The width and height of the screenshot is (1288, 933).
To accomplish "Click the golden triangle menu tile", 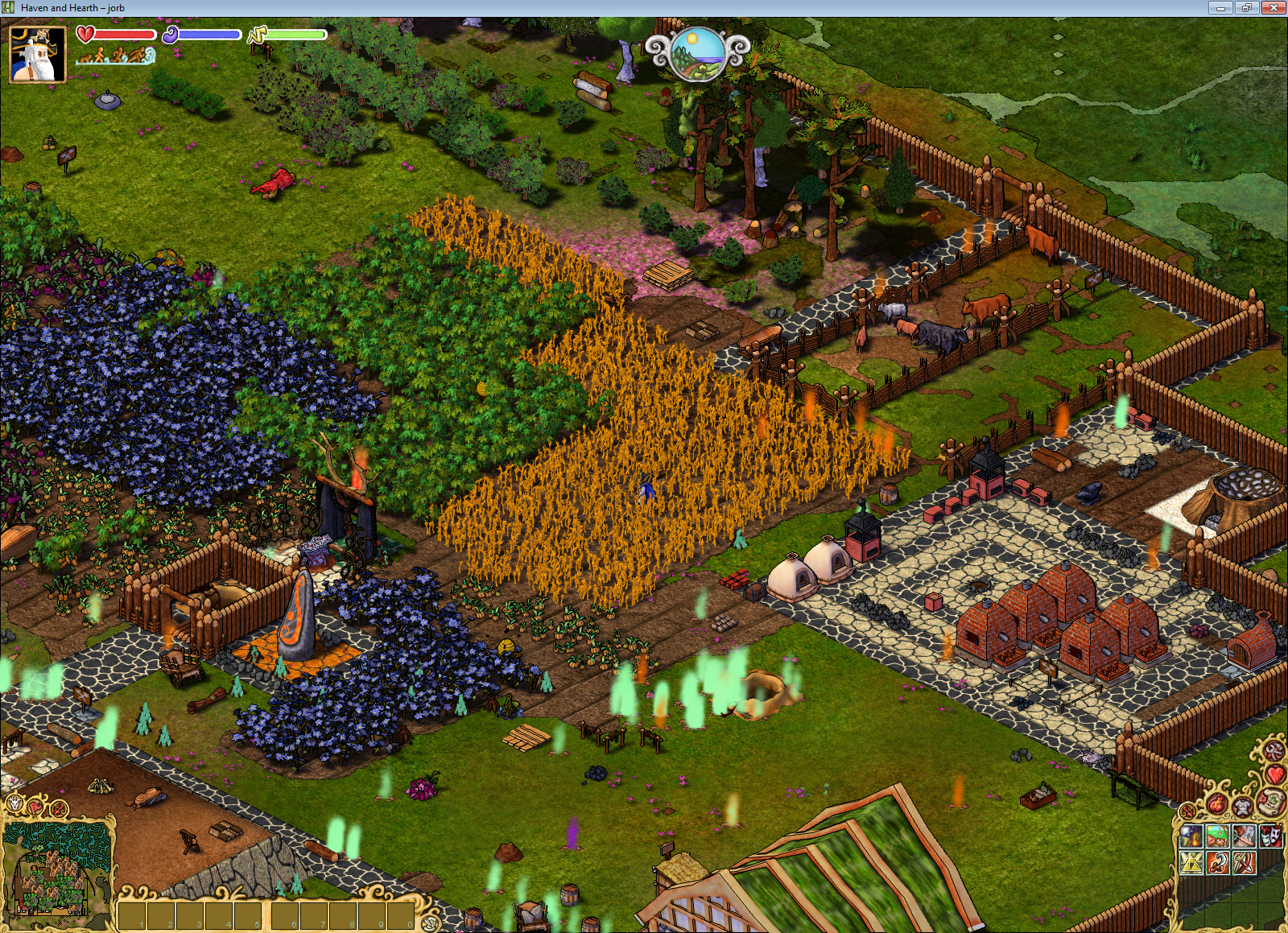I will pos(1191,863).
